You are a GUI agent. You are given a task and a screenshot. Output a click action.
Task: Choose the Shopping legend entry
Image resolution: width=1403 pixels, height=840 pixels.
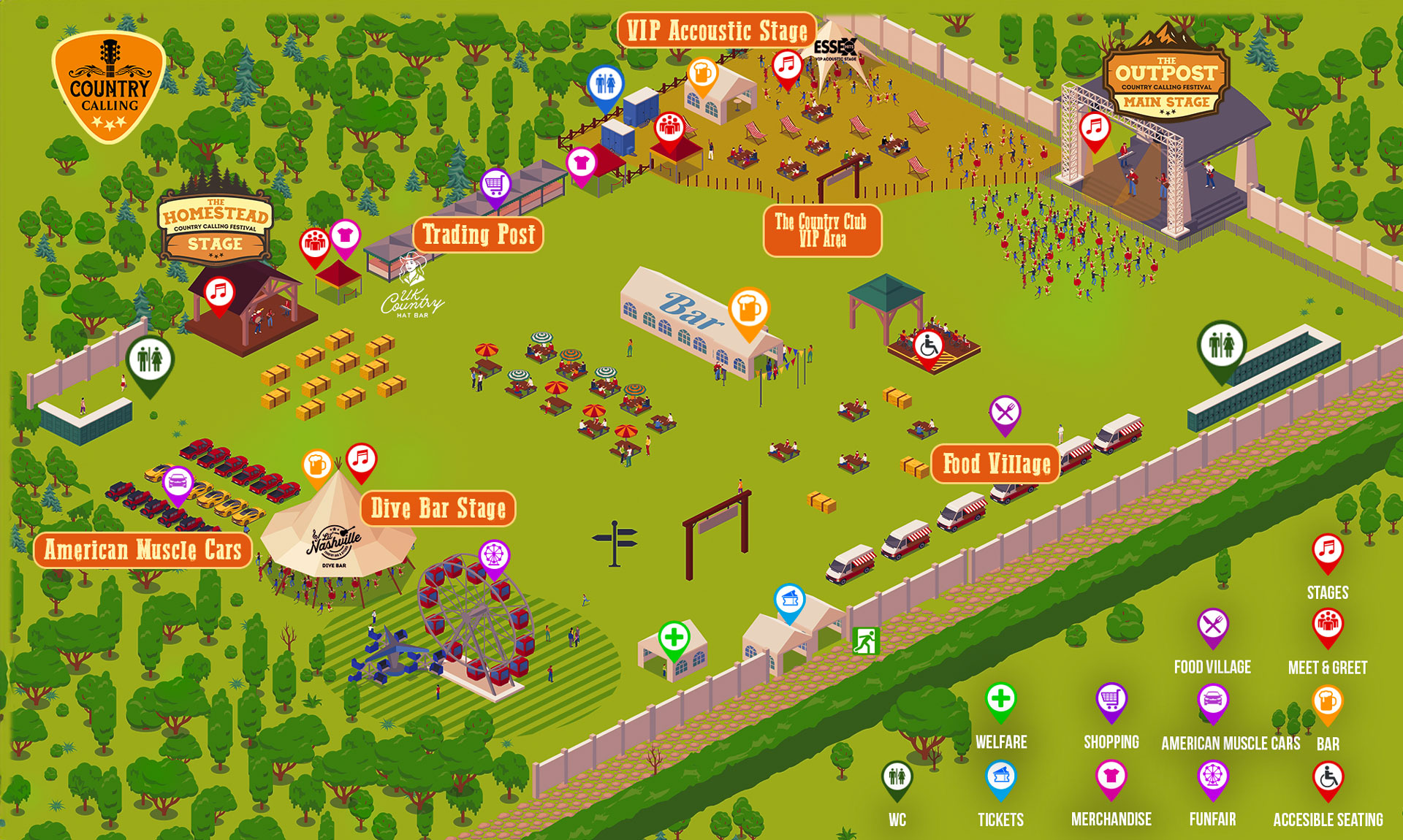[x=1111, y=716]
